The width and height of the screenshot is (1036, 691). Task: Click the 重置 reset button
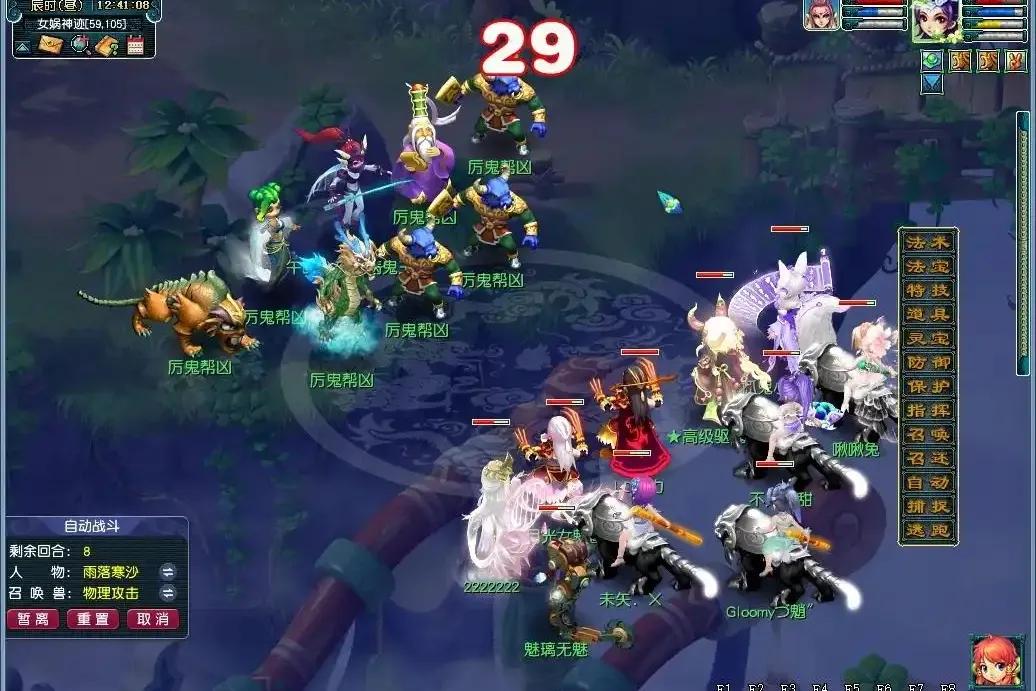click(93, 619)
